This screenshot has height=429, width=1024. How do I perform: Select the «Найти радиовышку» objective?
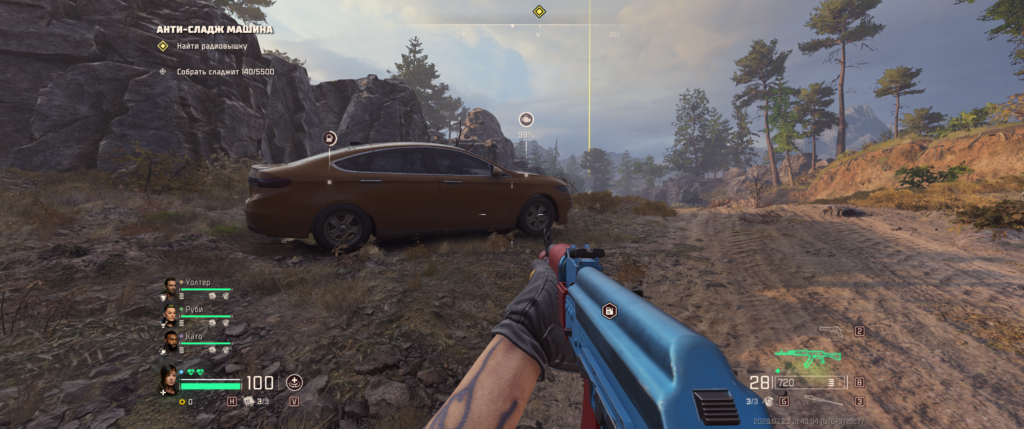pos(213,46)
